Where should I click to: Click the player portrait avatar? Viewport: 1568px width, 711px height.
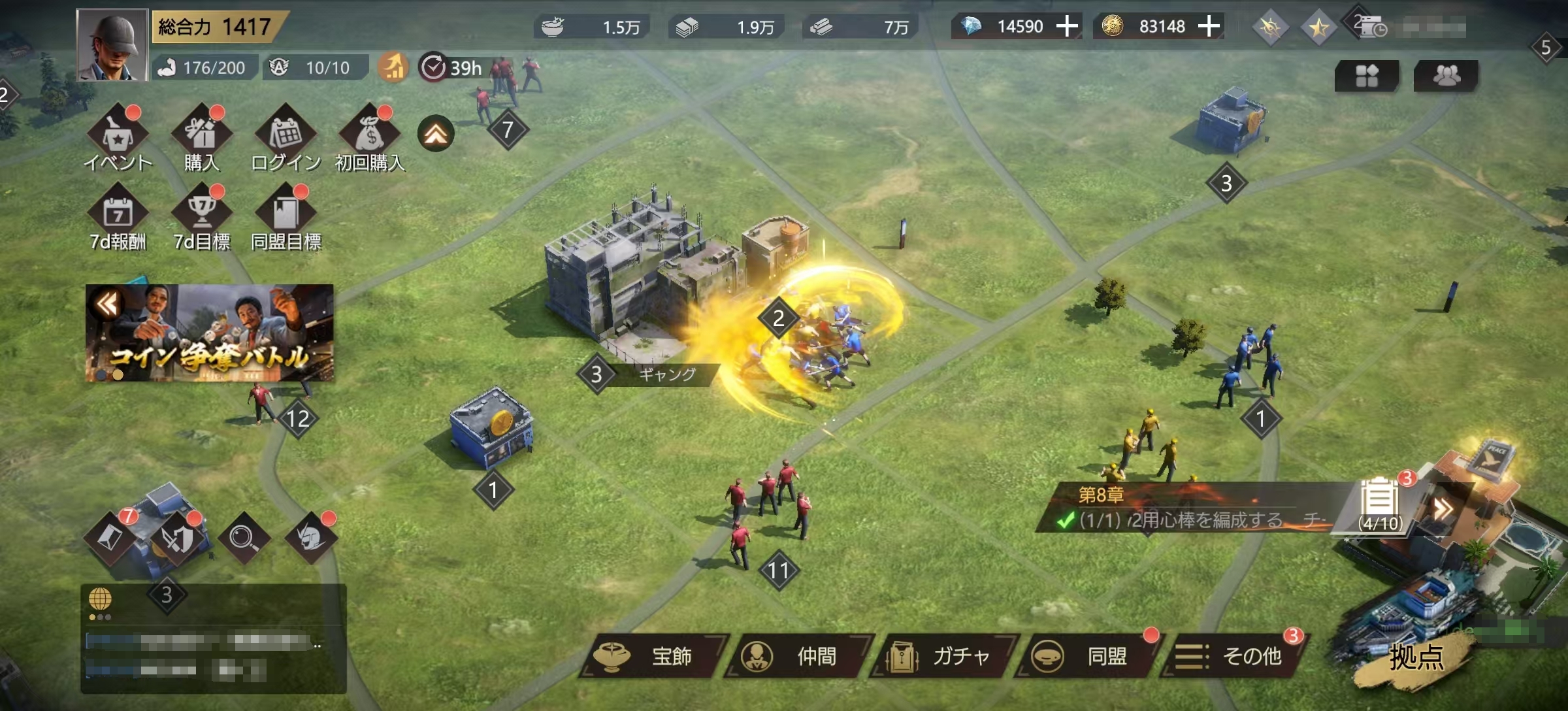(x=112, y=44)
